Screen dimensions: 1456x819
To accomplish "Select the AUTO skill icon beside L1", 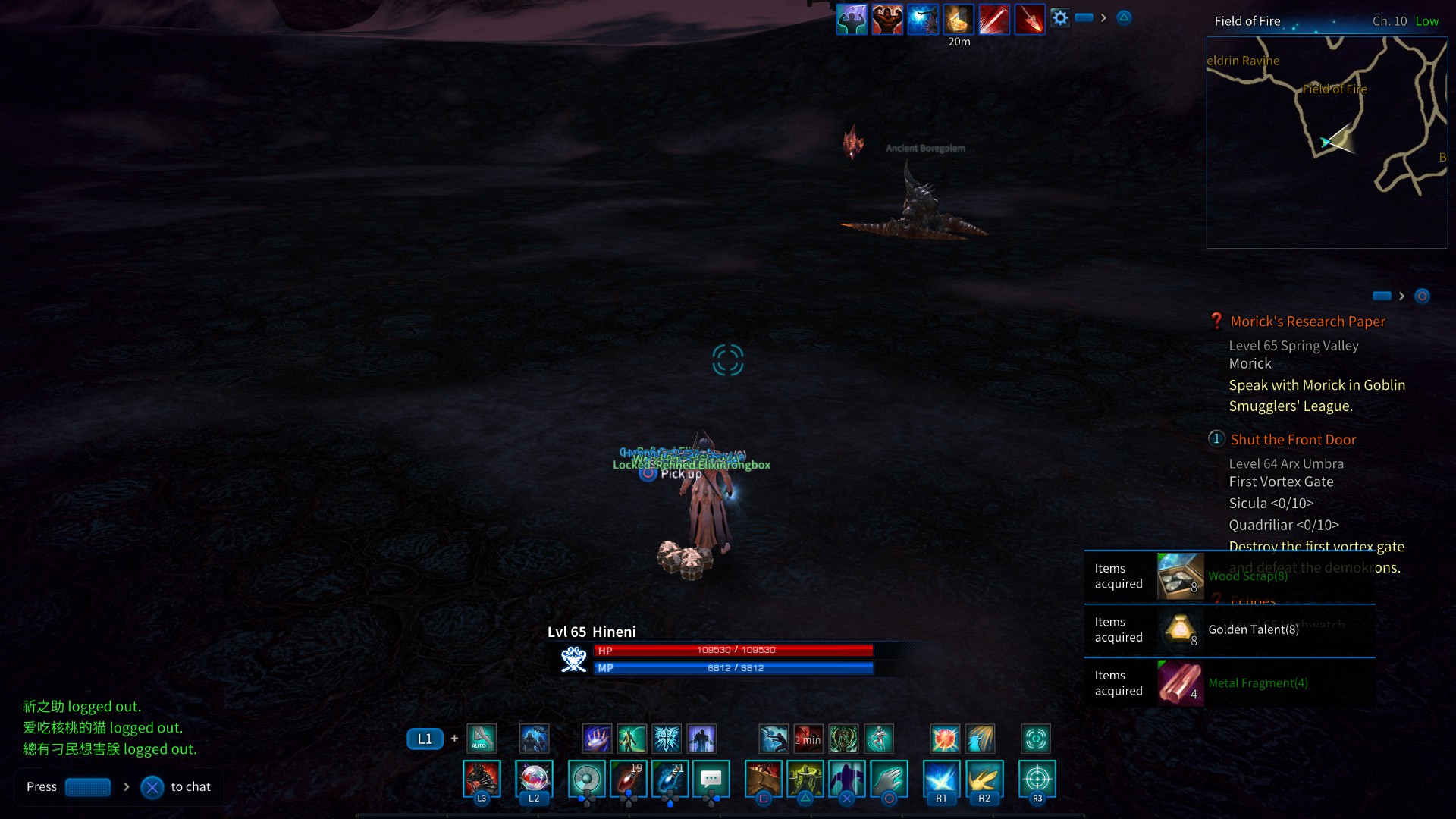I will pos(482,738).
